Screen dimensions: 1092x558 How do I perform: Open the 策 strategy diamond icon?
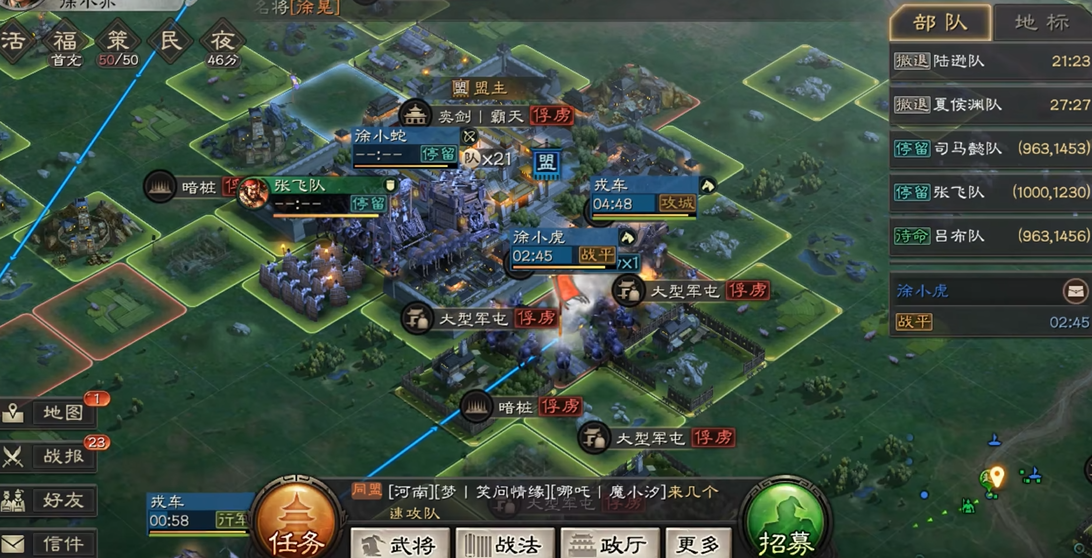pyautogui.click(x=118, y=42)
